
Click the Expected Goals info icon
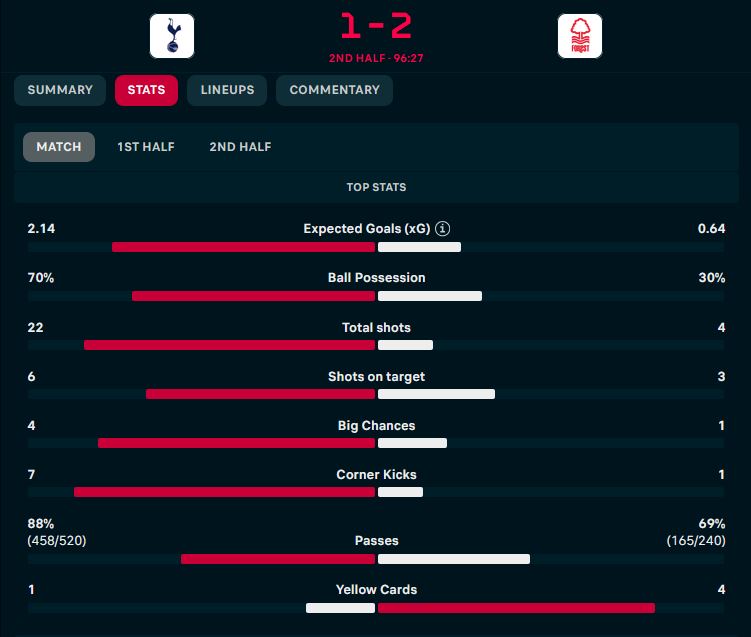pos(443,229)
